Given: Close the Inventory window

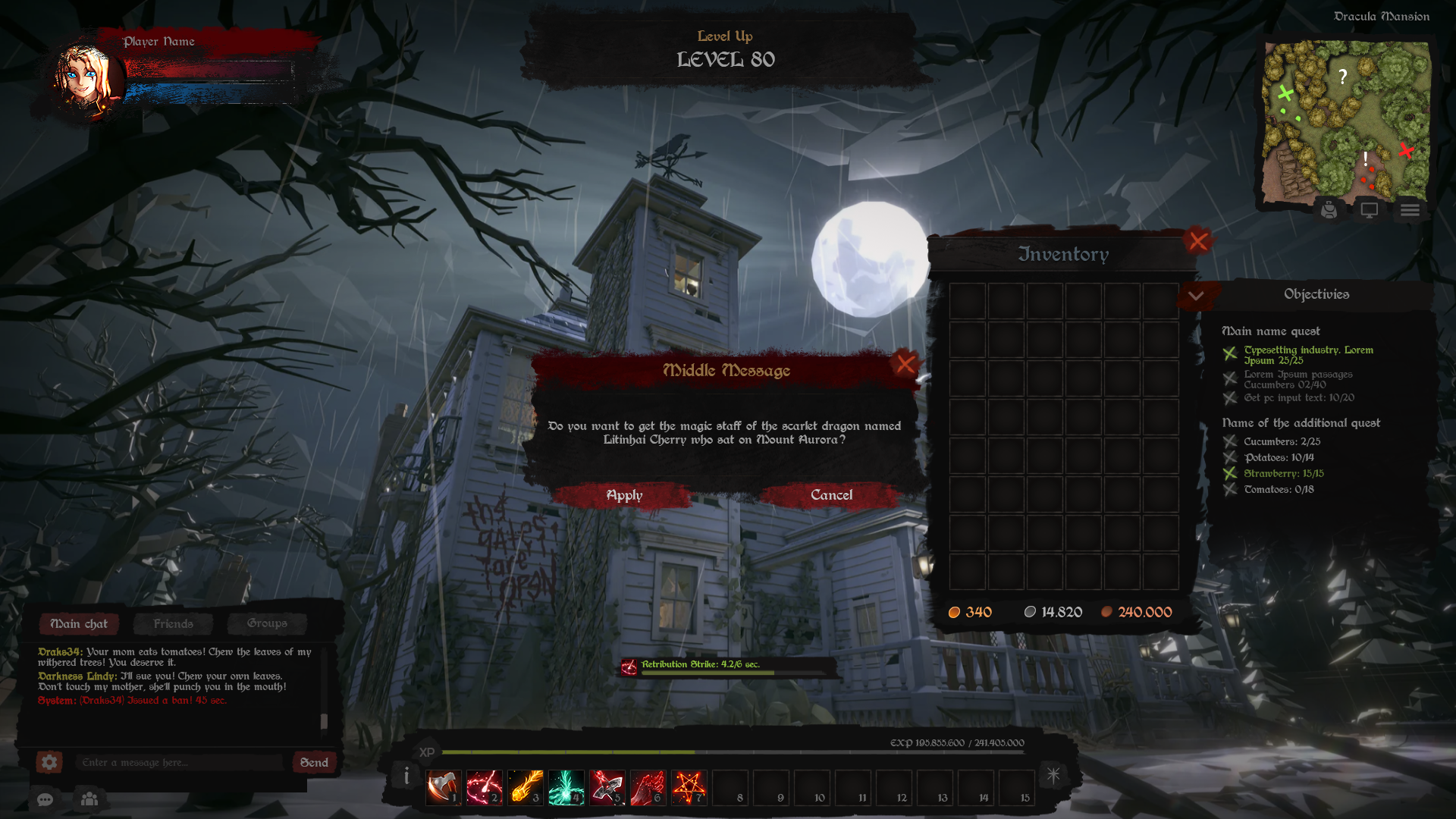Looking at the screenshot, I should point(1198,242).
